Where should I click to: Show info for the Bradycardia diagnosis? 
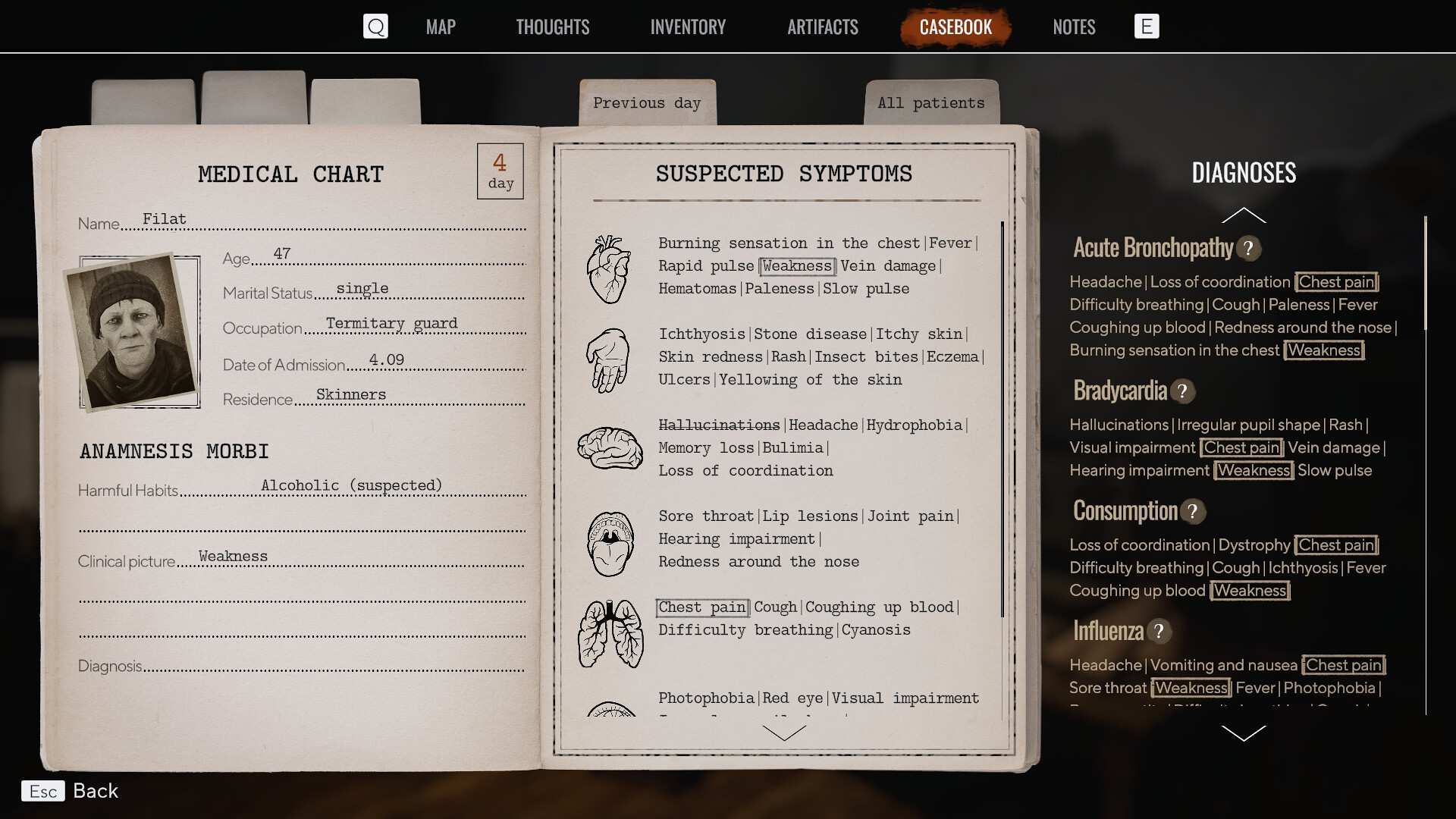coord(1182,391)
